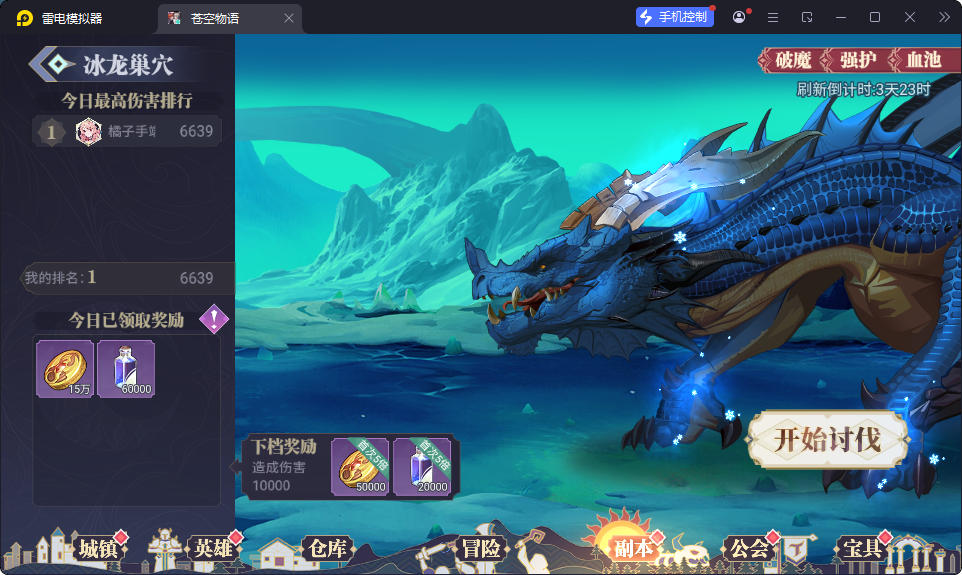Open the 公会 guild menu

[749, 548]
